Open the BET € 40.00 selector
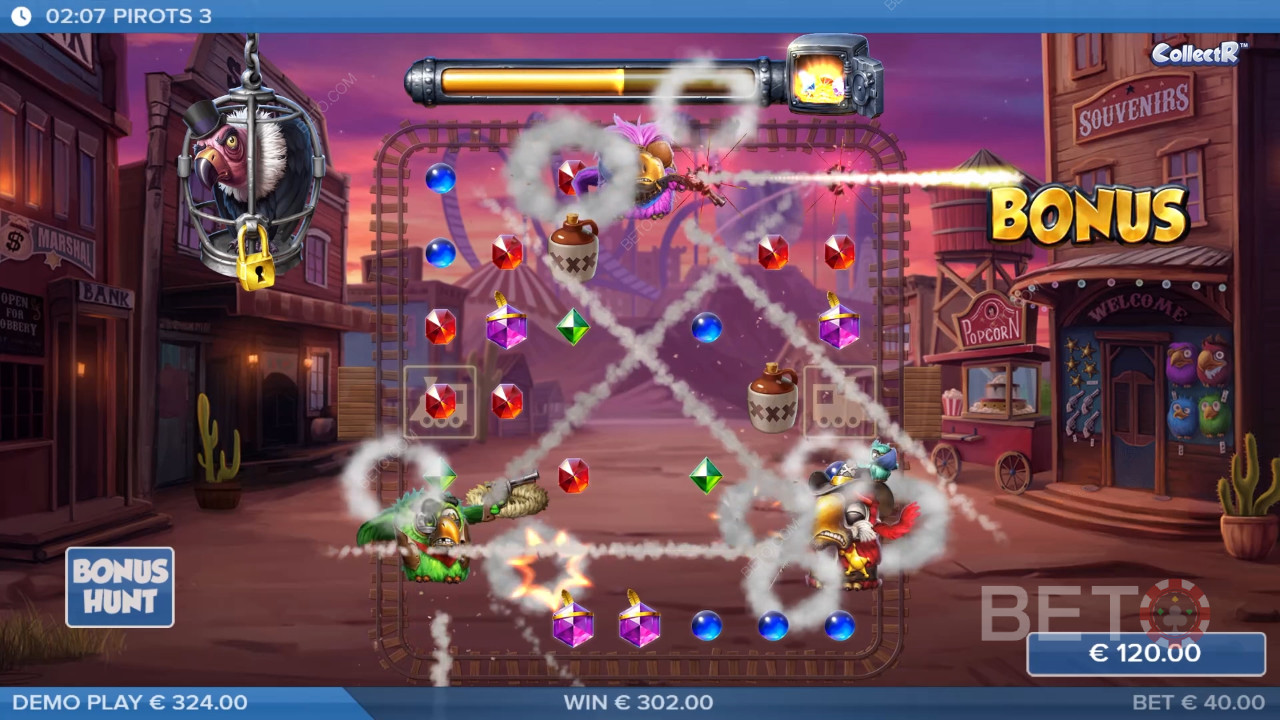The width and height of the screenshot is (1280, 720). (1197, 703)
